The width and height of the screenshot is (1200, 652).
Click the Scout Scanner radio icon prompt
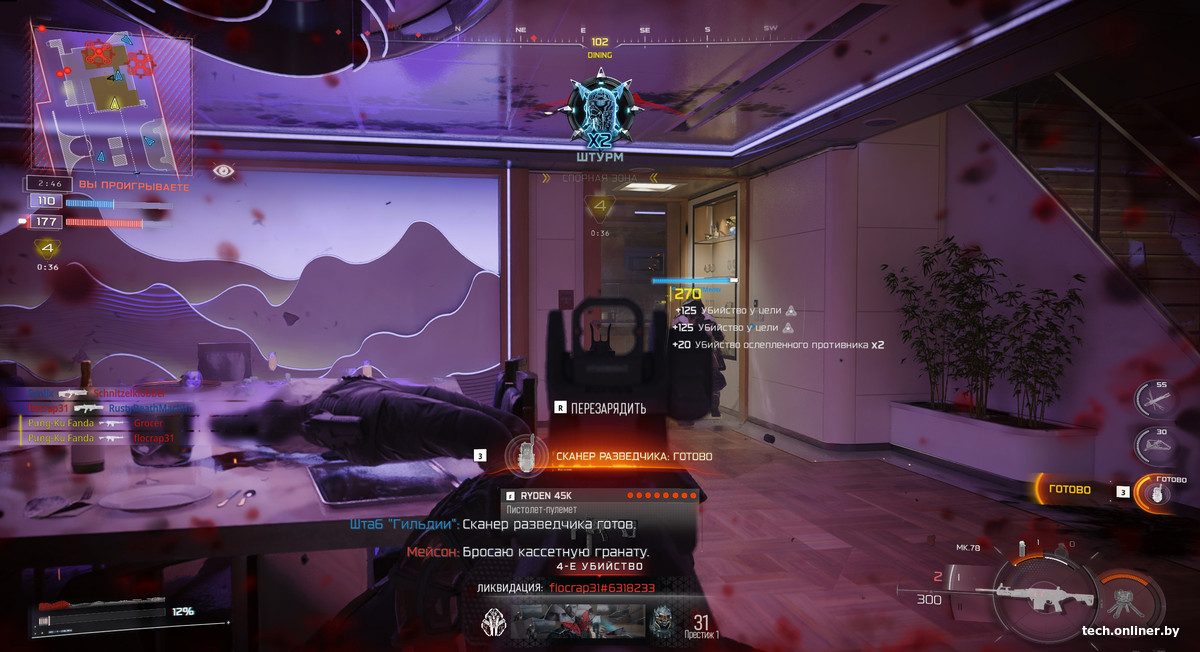click(x=519, y=457)
